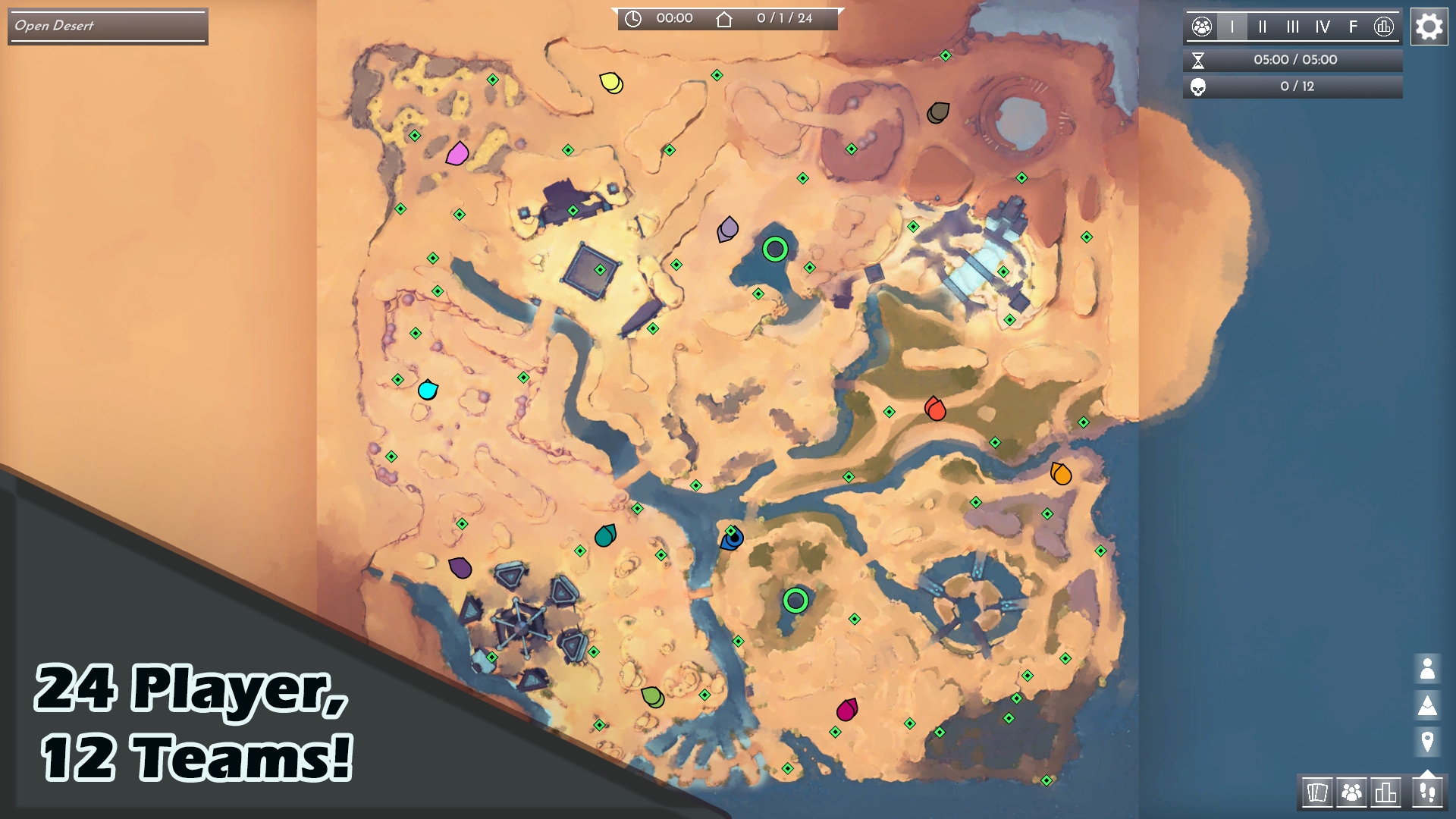The height and width of the screenshot is (819, 1456).
Task: Click the red team marker on map
Action: point(935,409)
